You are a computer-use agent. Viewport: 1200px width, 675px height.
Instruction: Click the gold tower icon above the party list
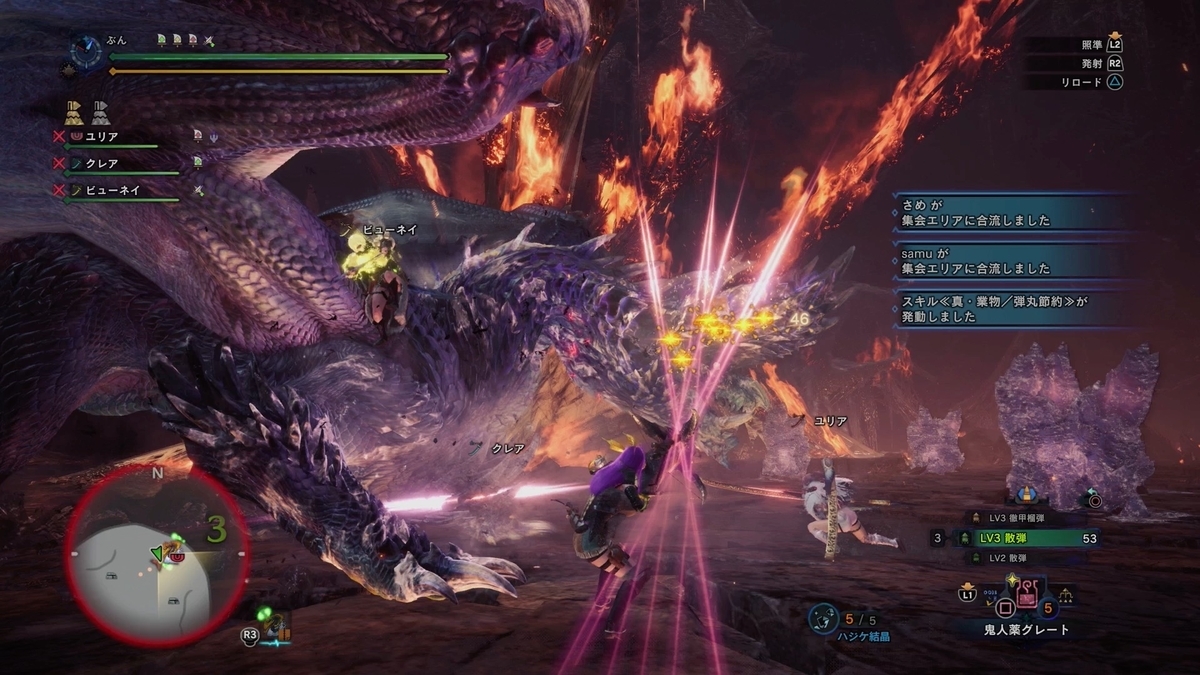73,110
